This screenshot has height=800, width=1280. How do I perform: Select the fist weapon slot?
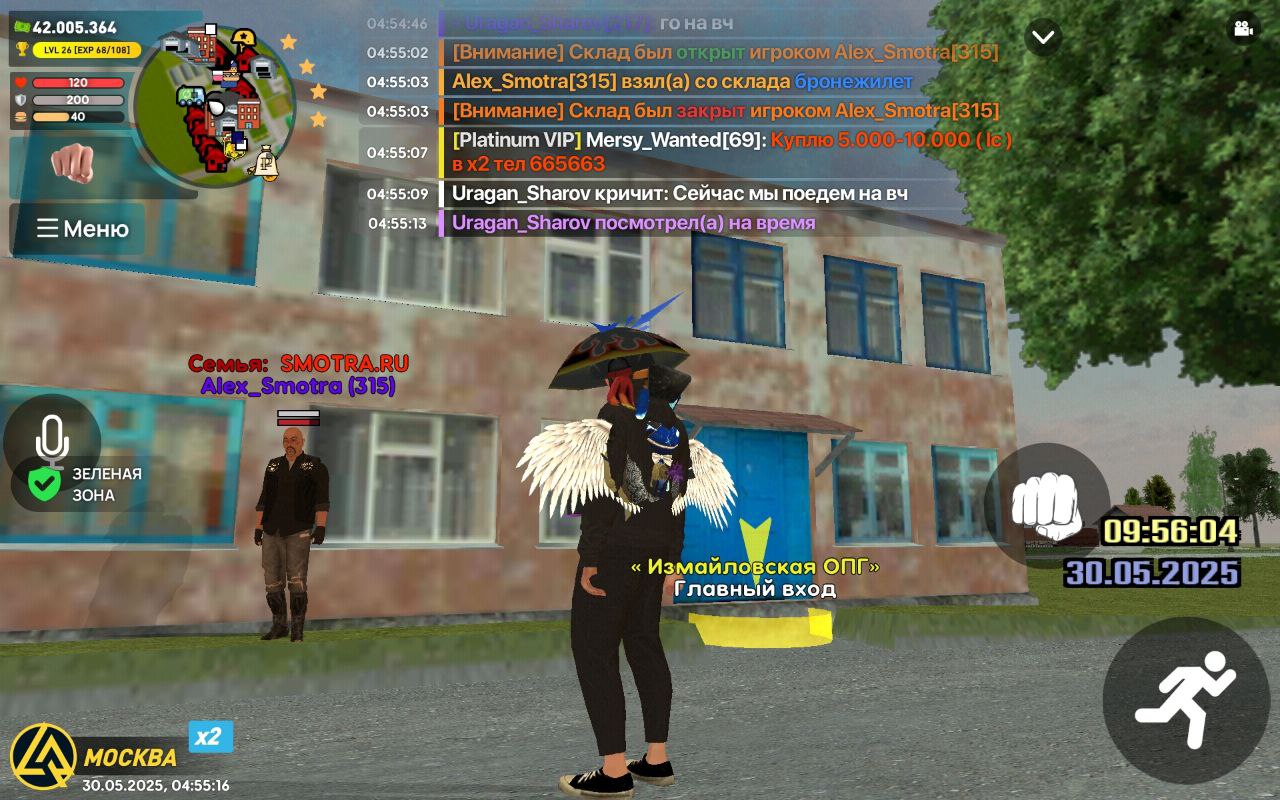72,163
